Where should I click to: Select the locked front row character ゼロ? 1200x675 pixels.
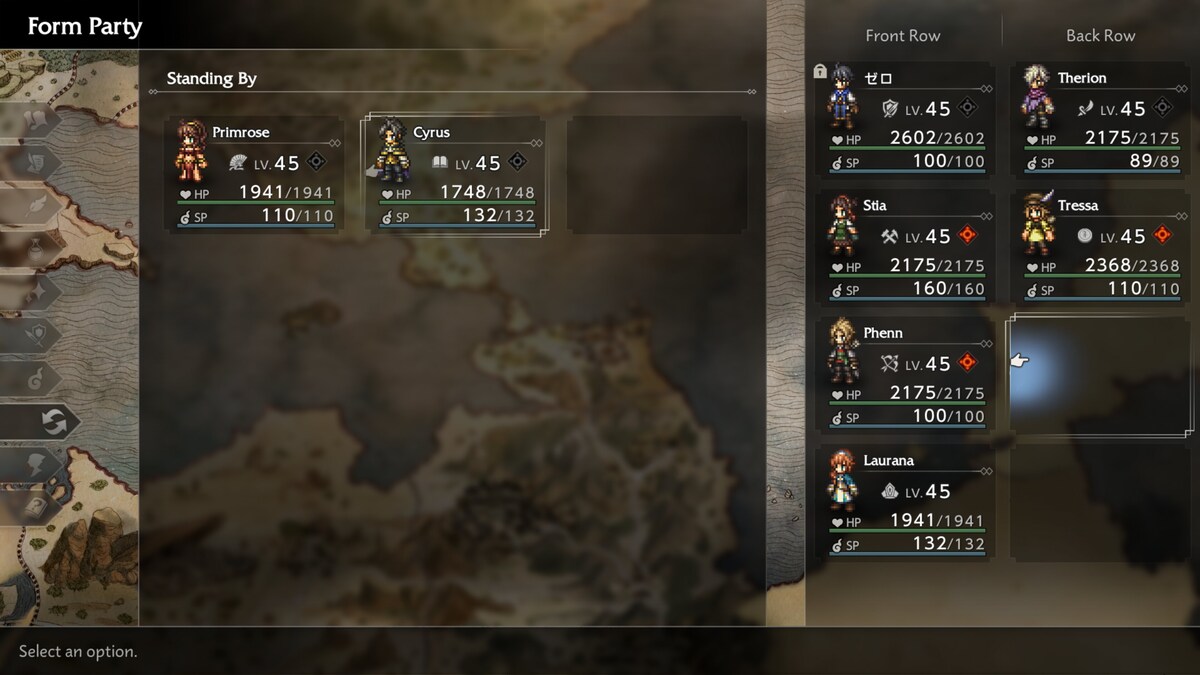(x=906, y=120)
